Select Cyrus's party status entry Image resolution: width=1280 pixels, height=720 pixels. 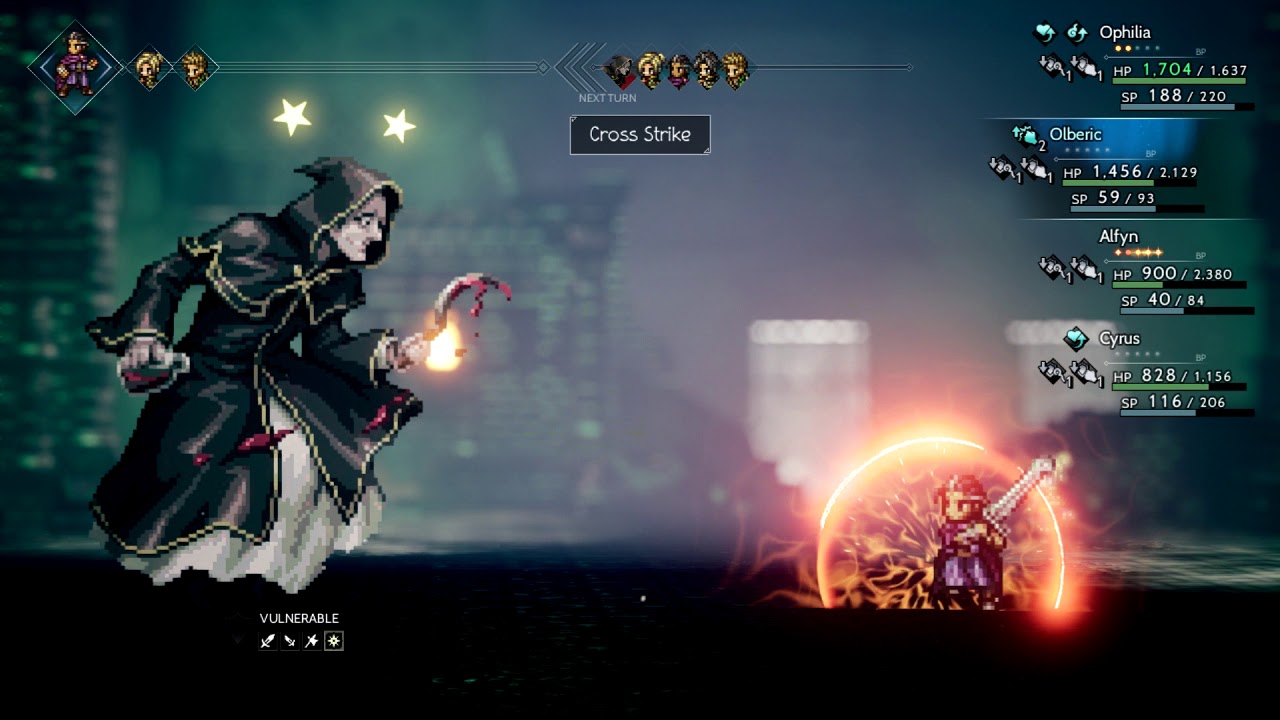1119,339
